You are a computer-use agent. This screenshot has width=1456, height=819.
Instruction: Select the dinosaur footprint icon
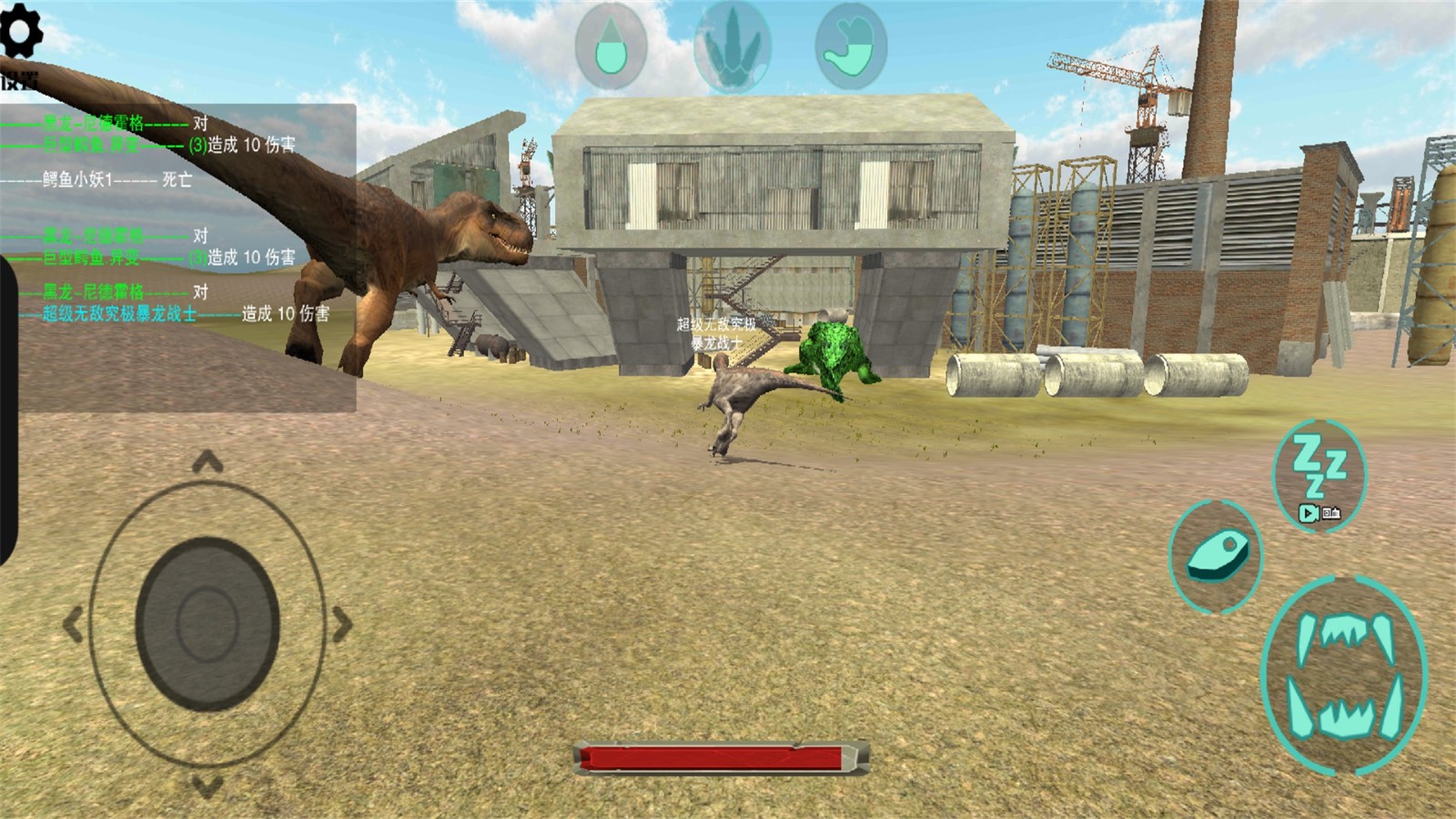tap(733, 47)
